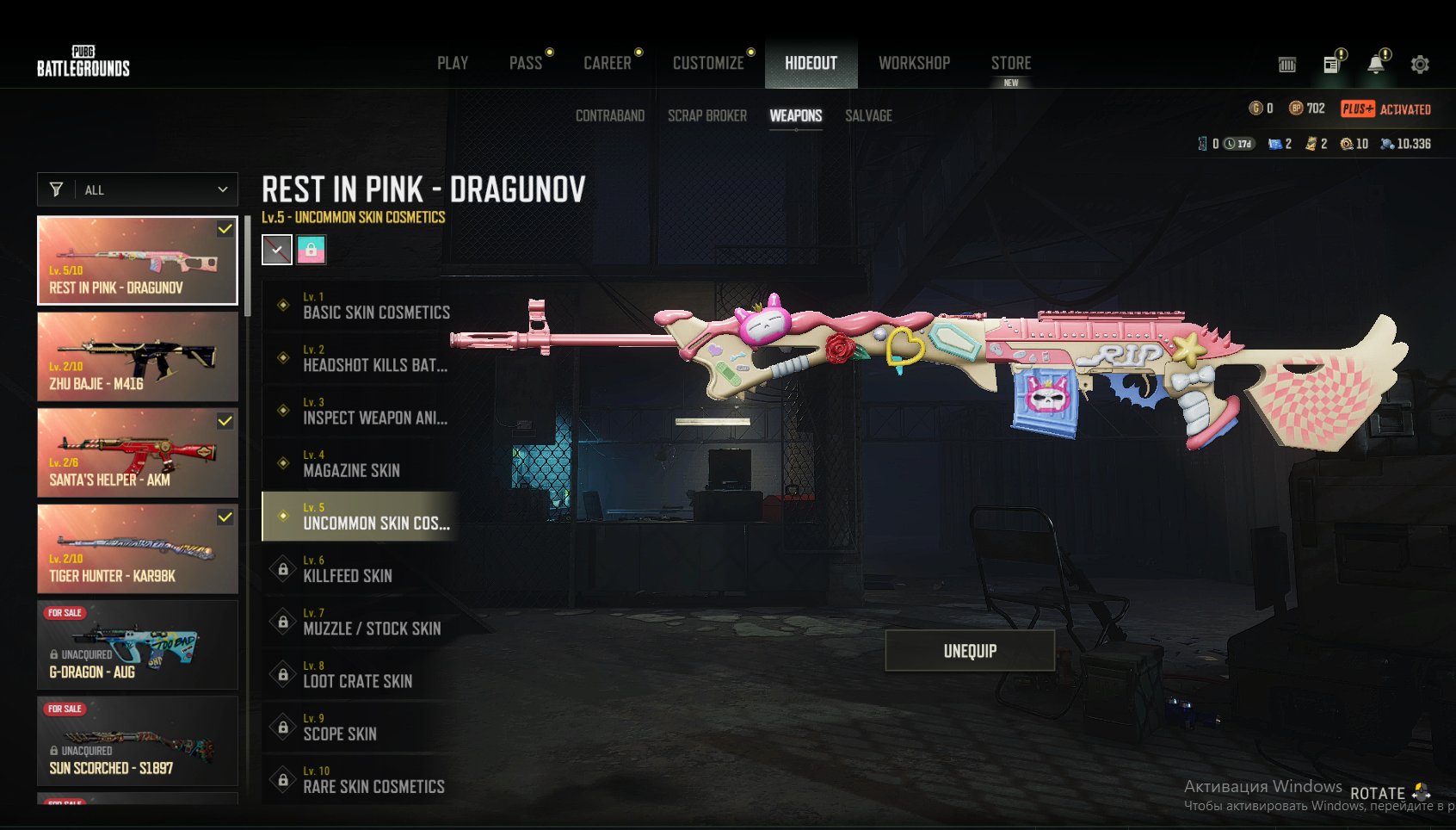Viewport: 1456px width, 830px height.
Task: Select the Zhu Bajie - M416 skin
Action: pyautogui.click(x=138, y=356)
